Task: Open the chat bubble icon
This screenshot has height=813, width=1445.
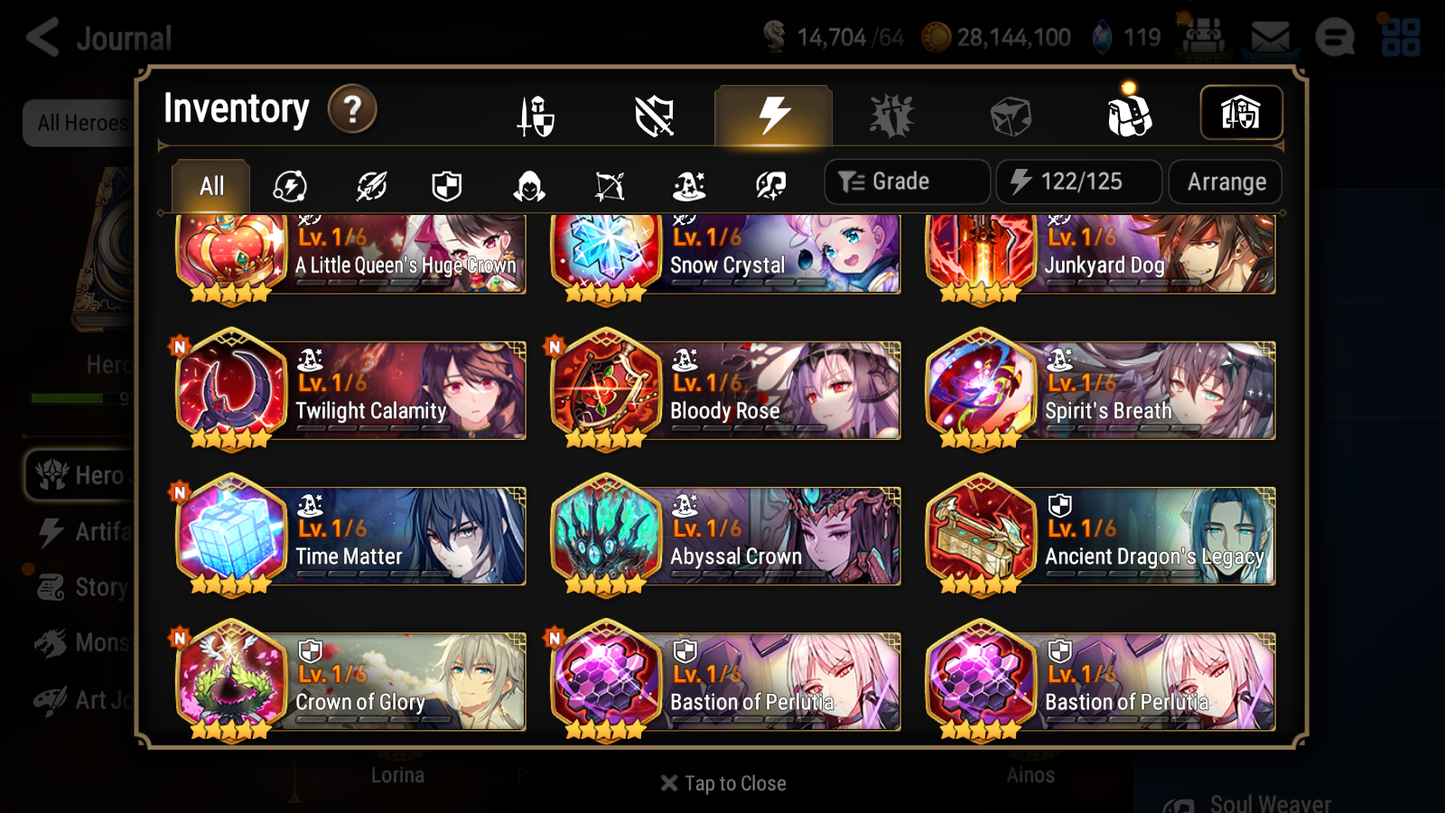Action: pyautogui.click(x=1334, y=37)
